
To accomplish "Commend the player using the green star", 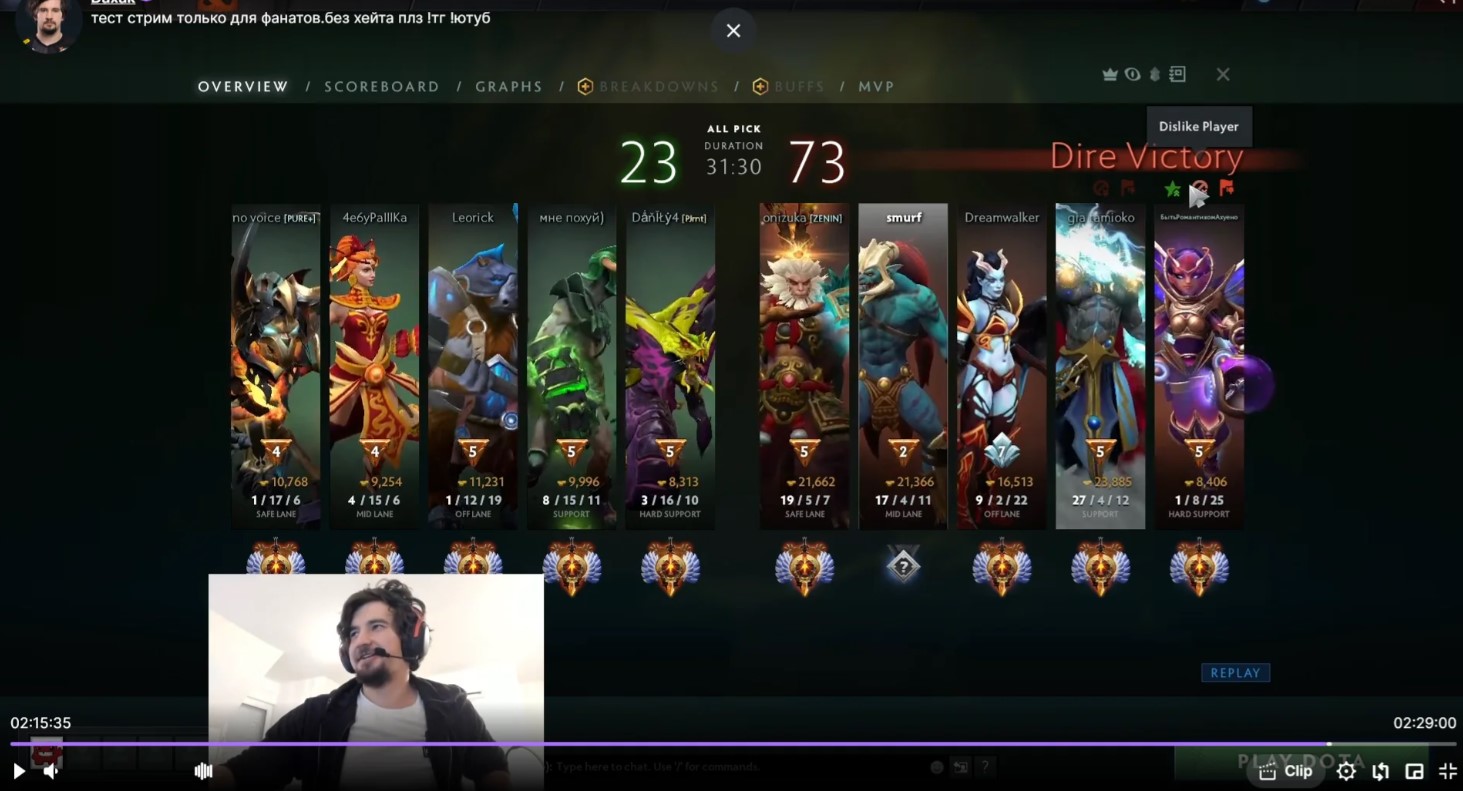I will coord(1172,188).
